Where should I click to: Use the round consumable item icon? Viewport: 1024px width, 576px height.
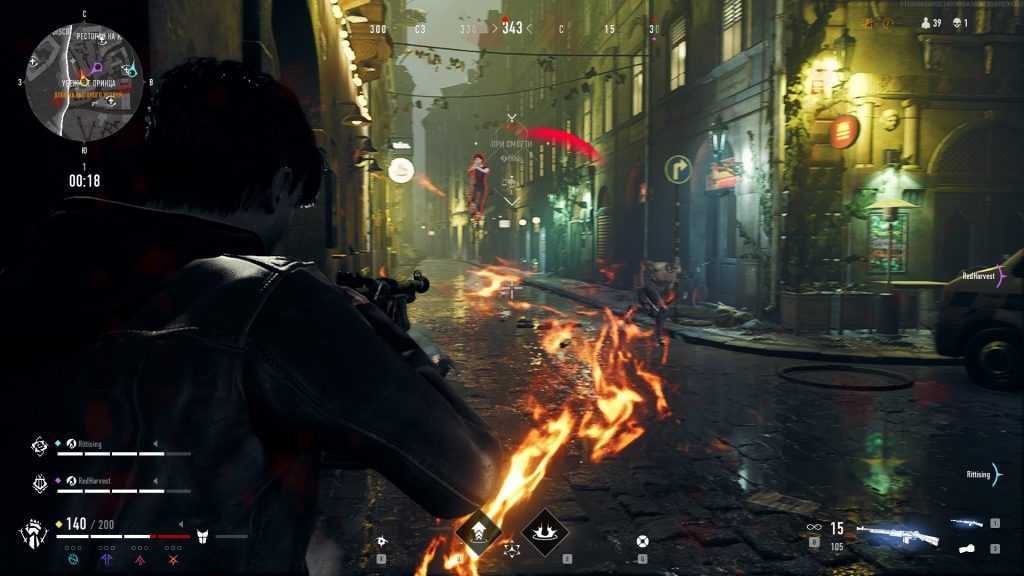click(642, 542)
